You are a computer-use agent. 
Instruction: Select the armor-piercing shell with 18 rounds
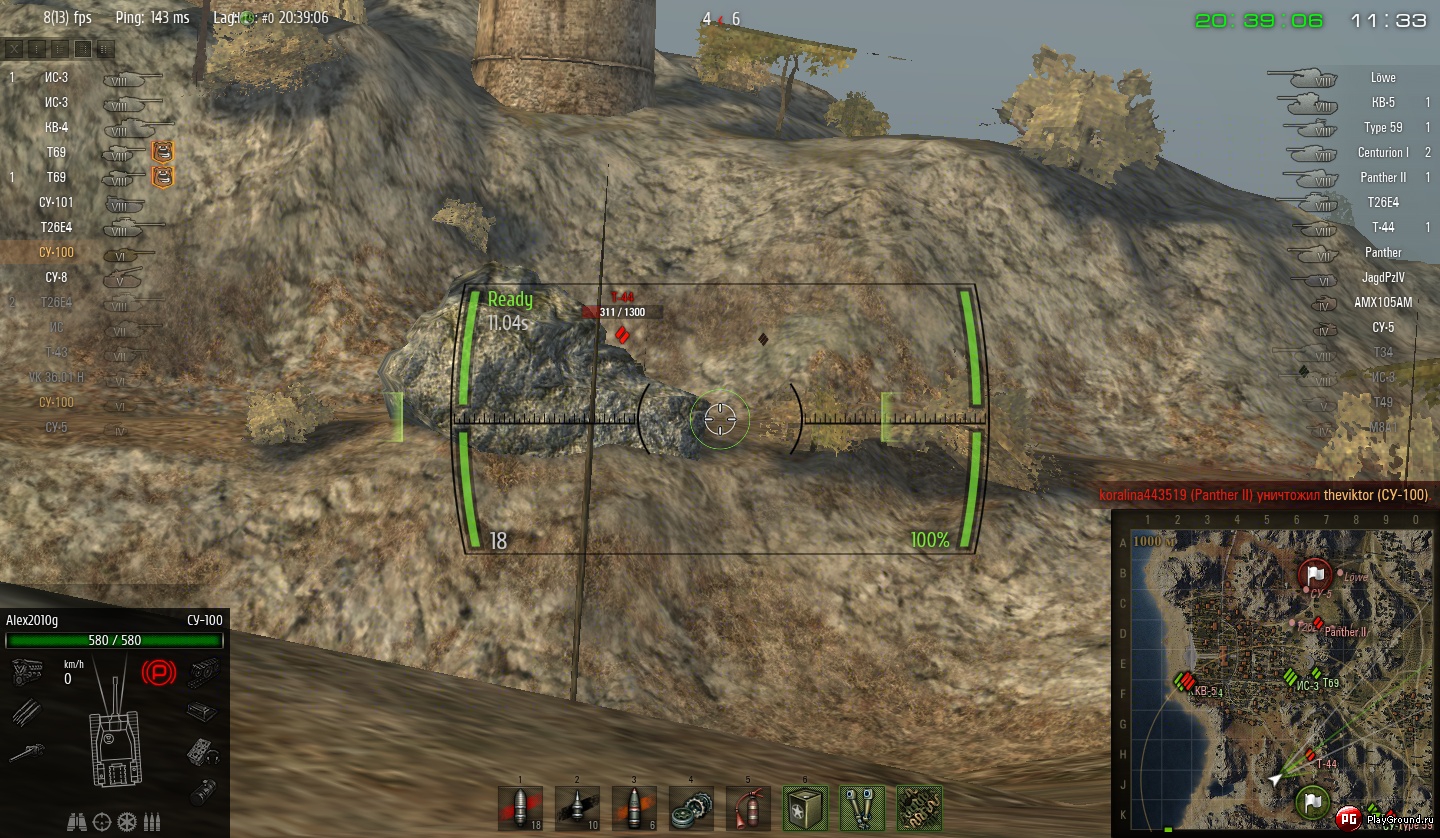pos(520,808)
